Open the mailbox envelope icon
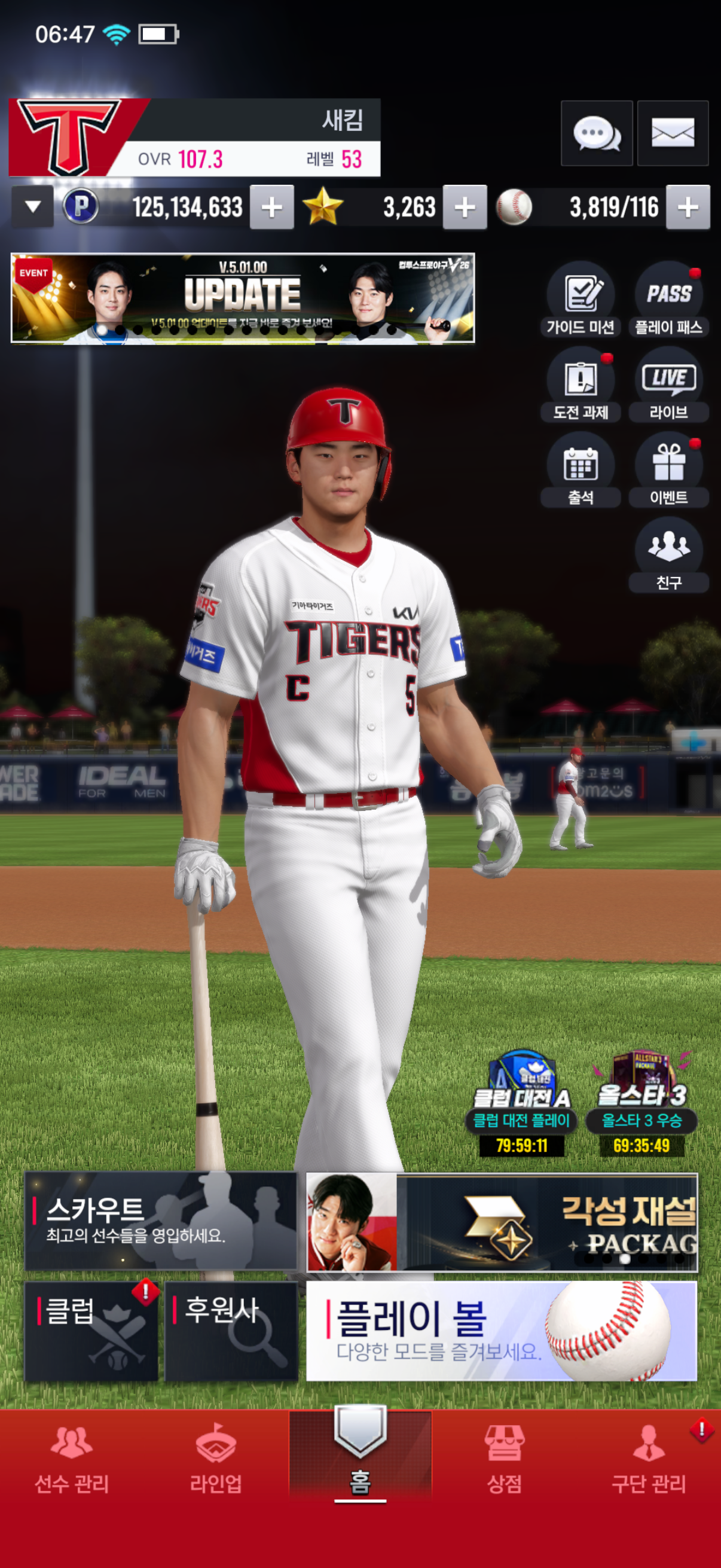Image resolution: width=721 pixels, height=1568 pixels. point(673,133)
